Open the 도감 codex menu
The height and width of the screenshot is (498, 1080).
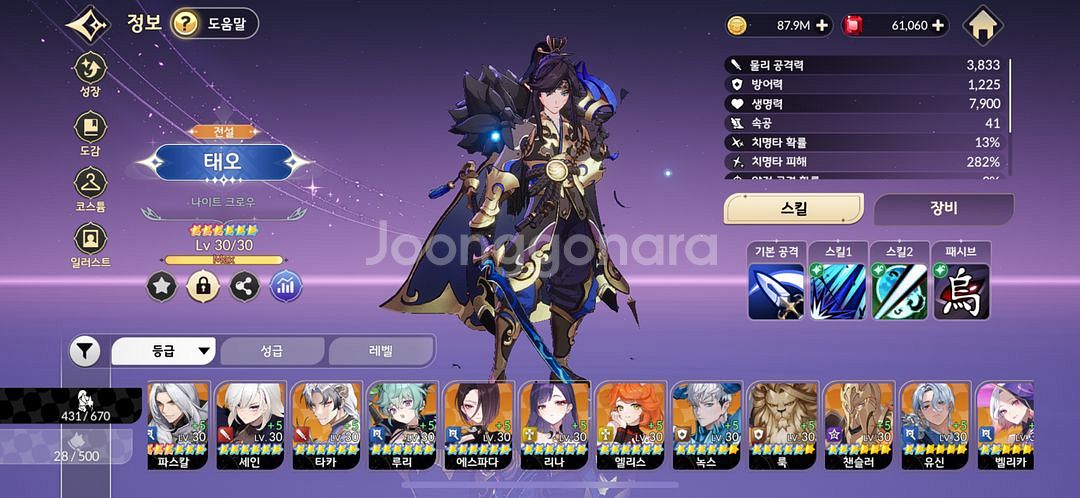pyautogui.click(x=90, y=132)
